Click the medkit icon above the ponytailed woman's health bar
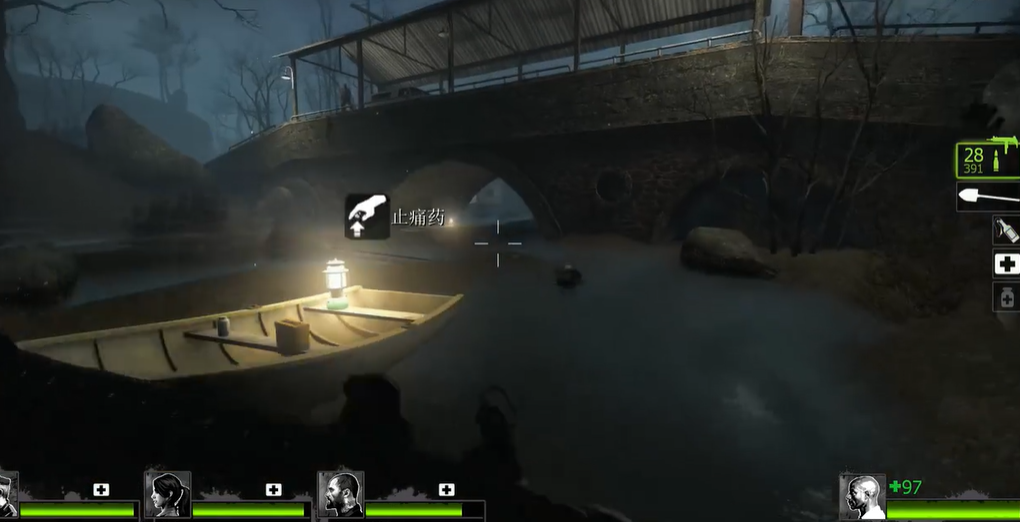This screenshot has height=522, width=1020. tap(273, 489)
